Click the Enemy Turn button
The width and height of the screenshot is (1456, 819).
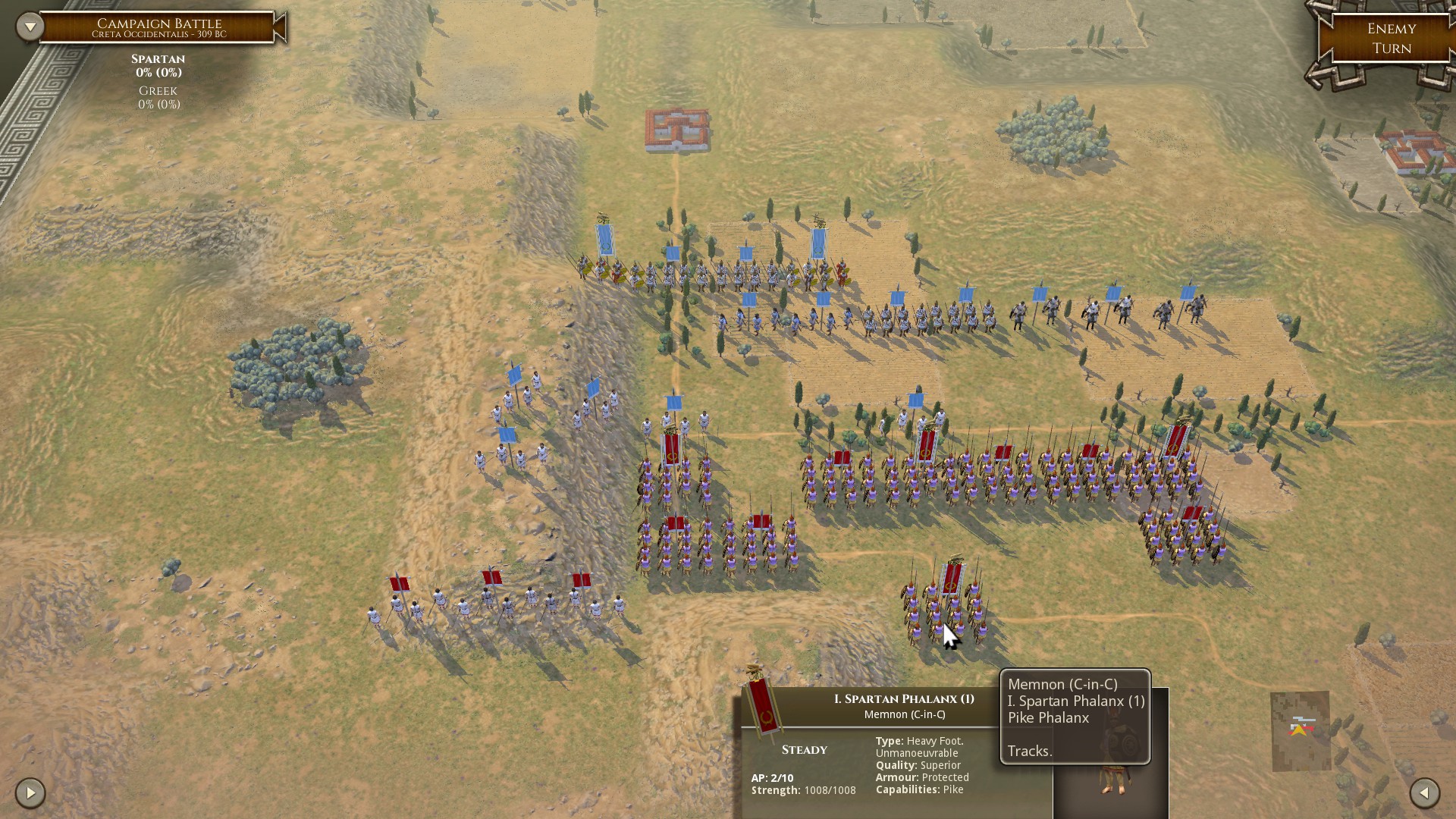1391,39
